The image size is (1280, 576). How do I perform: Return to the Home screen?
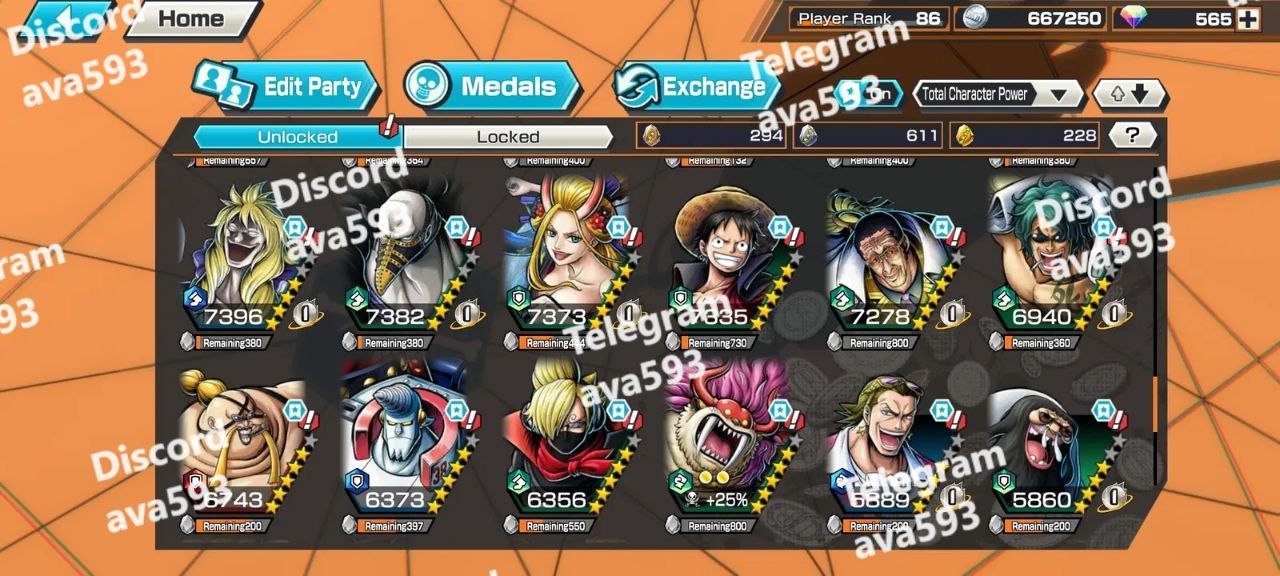pos(191,18)
